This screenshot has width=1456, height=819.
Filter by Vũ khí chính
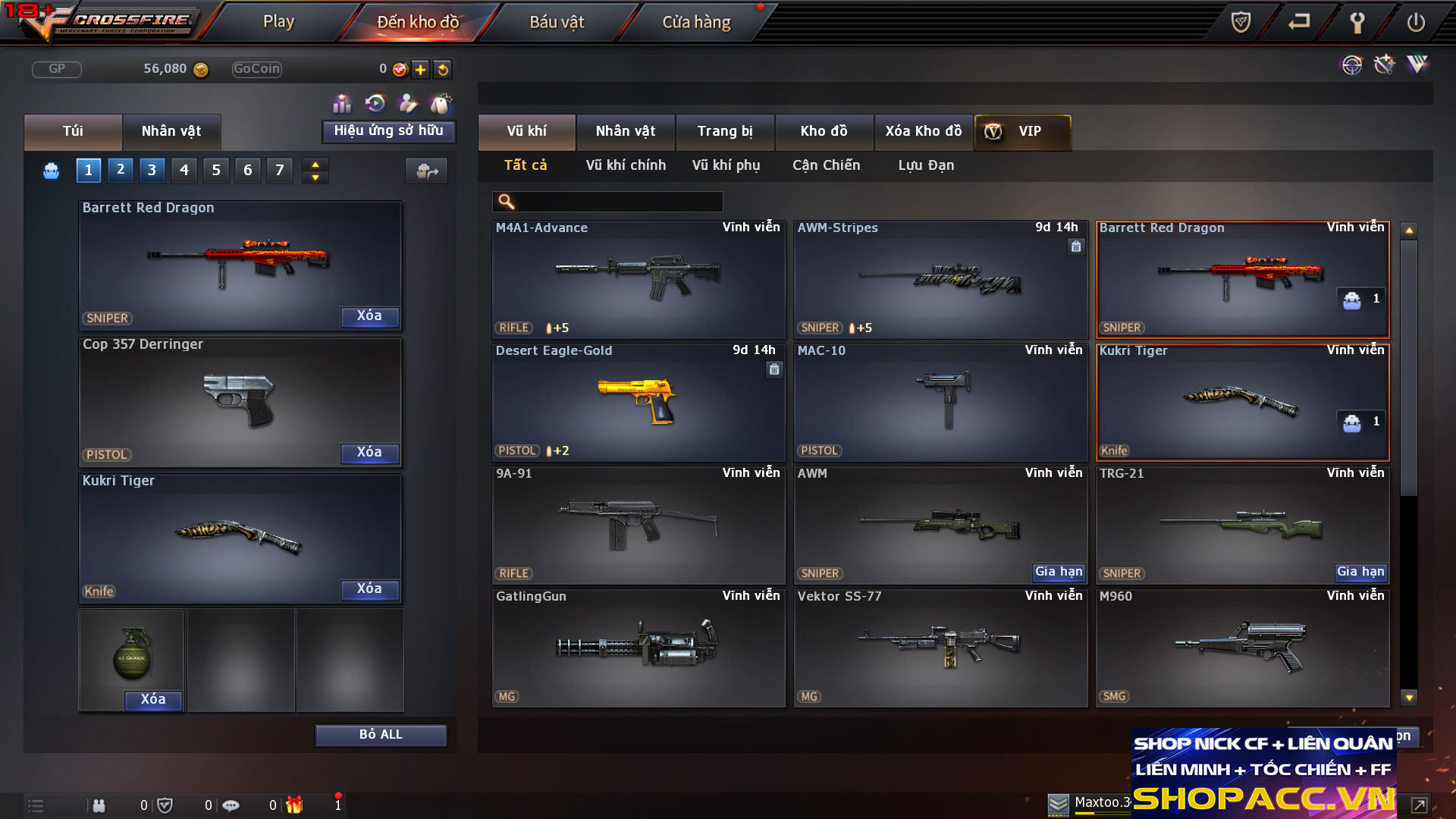[x=626, y=165]
